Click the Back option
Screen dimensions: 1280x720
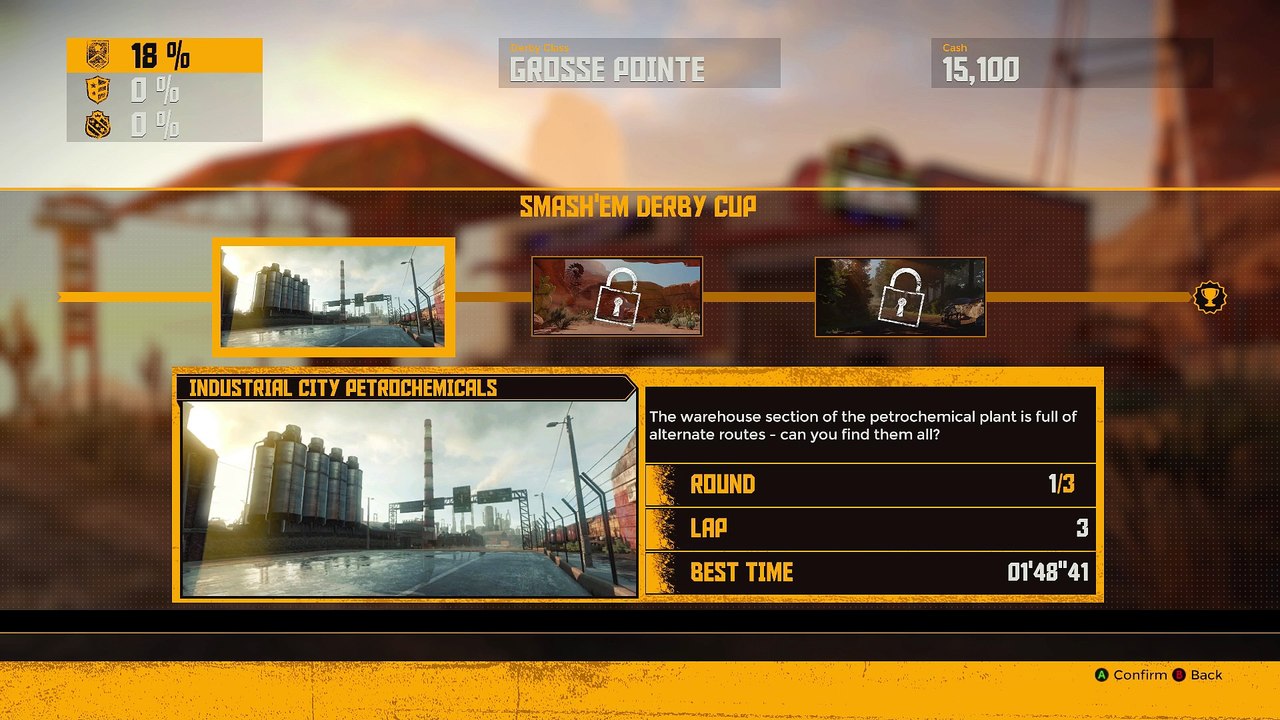[x=1198, y=675]
